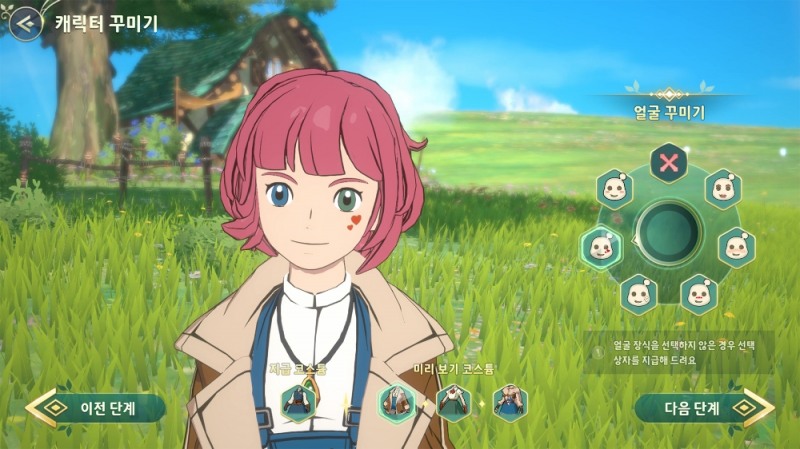Preview the white shirt and green bottoms costume

tap(454, 402)
